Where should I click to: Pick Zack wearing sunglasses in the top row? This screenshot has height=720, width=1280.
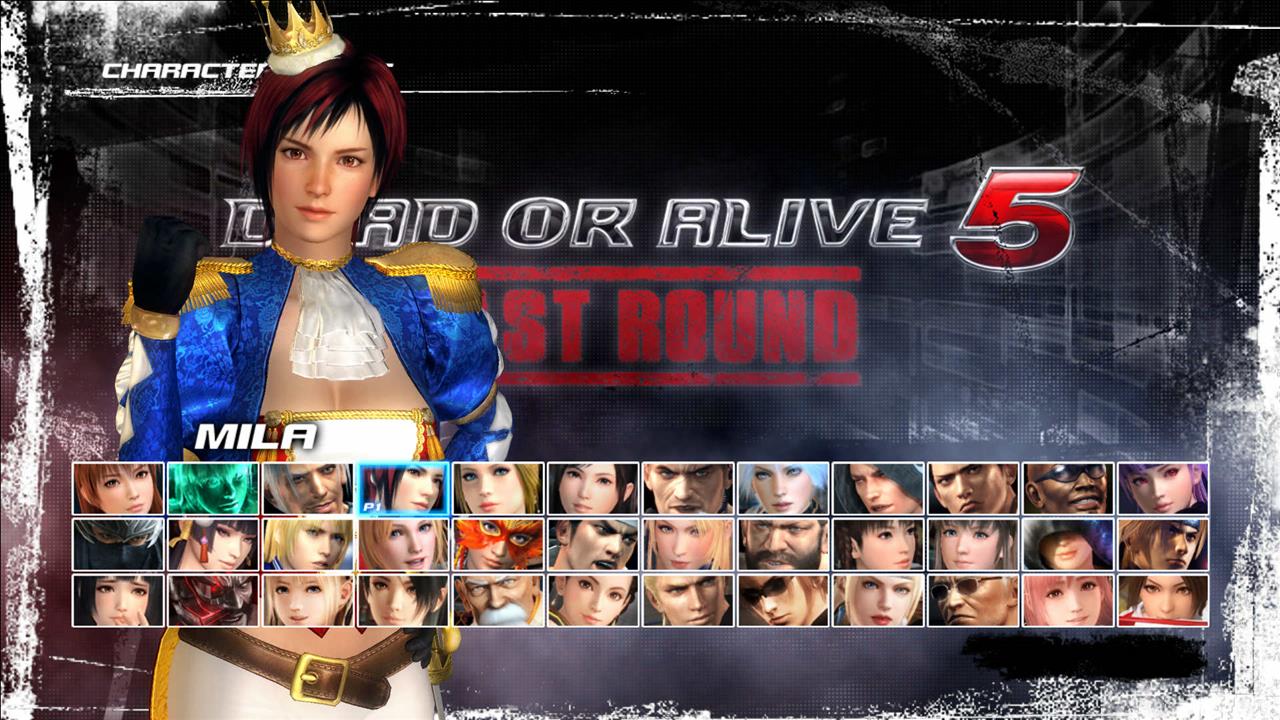click(1072, 490)
